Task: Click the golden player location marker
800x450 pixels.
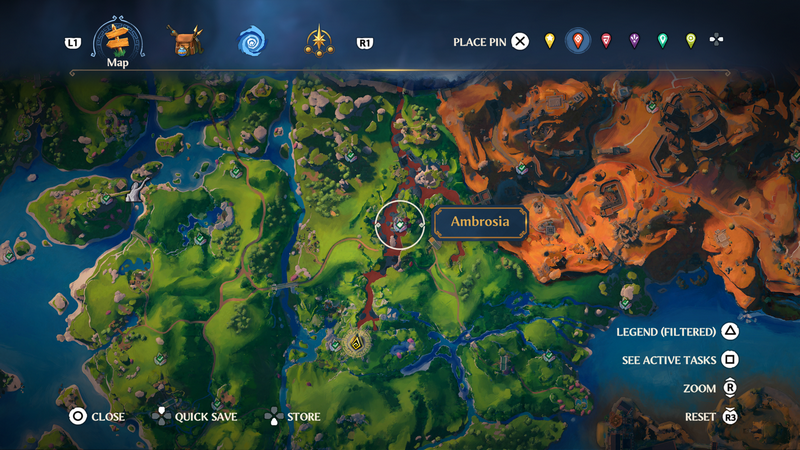Action: [354, 345]
